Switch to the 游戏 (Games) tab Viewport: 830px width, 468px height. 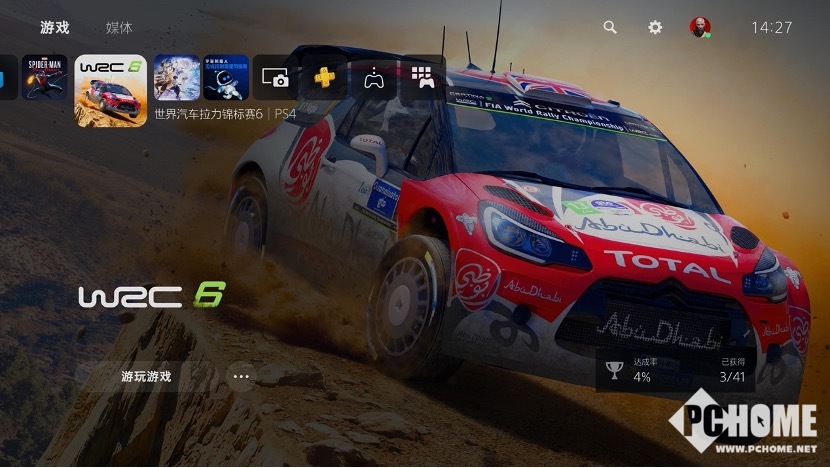55,28
